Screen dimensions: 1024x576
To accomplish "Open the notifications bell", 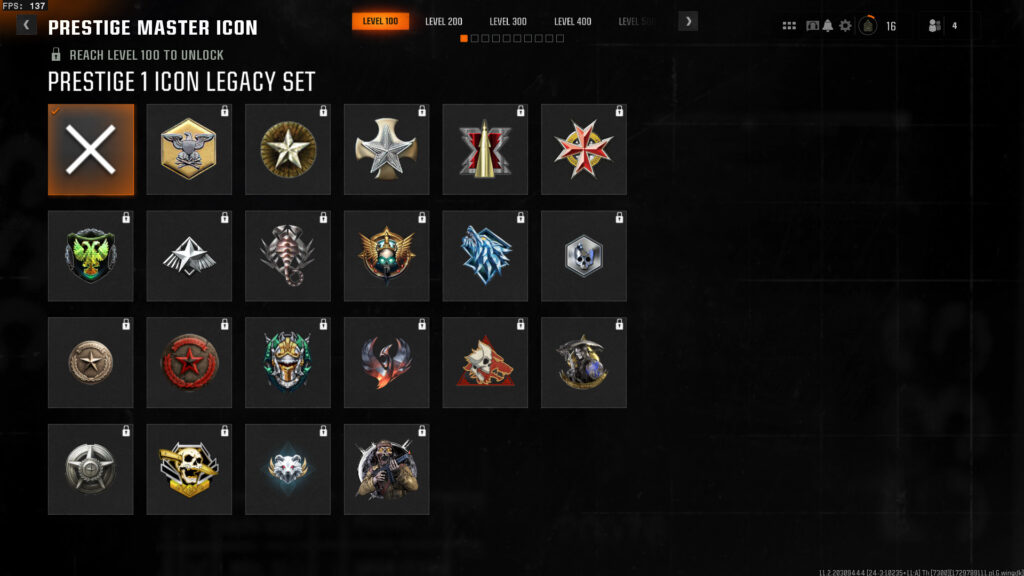I will 828,26.
